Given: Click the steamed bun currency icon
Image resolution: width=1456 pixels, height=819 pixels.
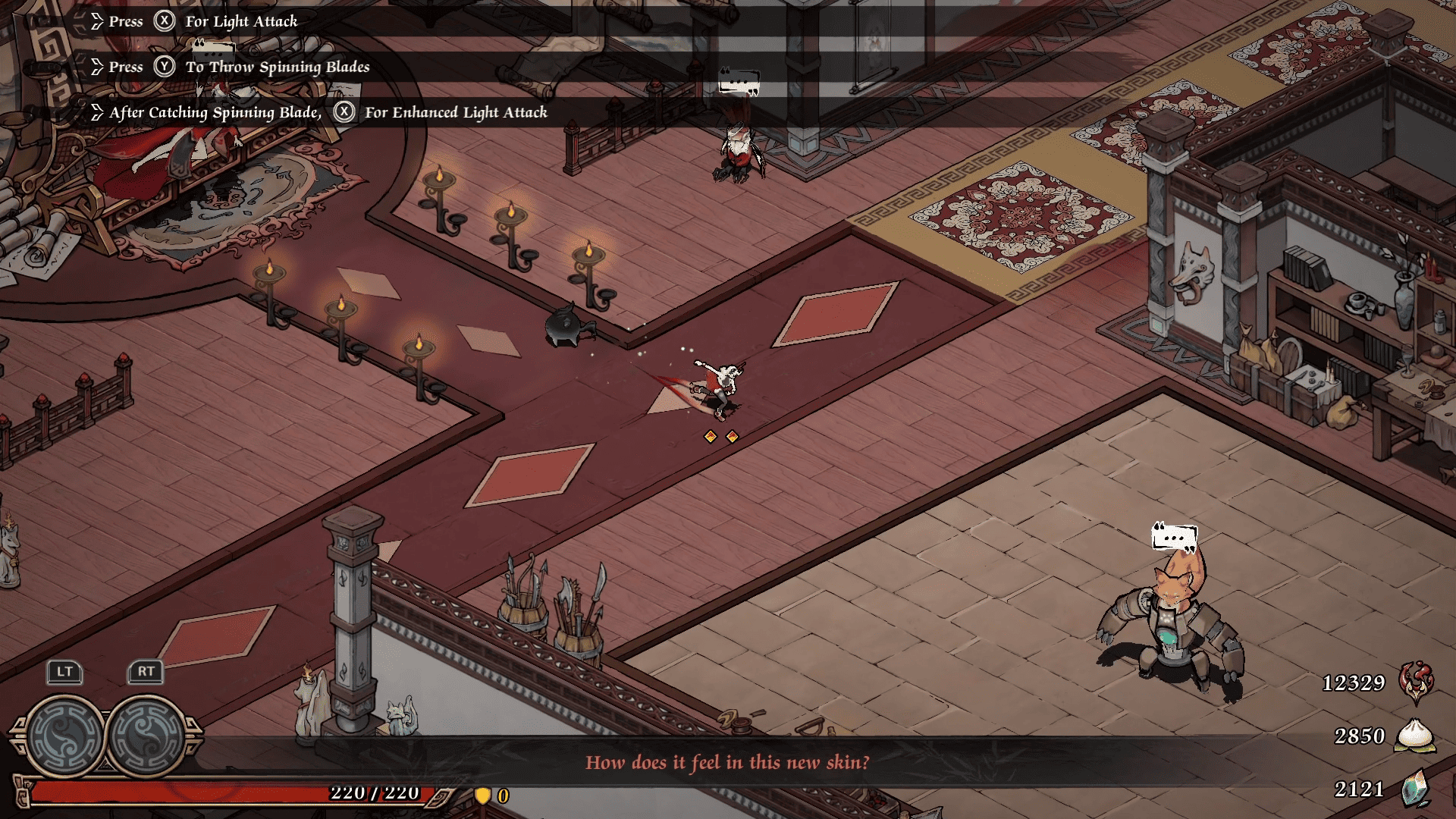Looking at the screenshot, I should [x=1415, y=735].
